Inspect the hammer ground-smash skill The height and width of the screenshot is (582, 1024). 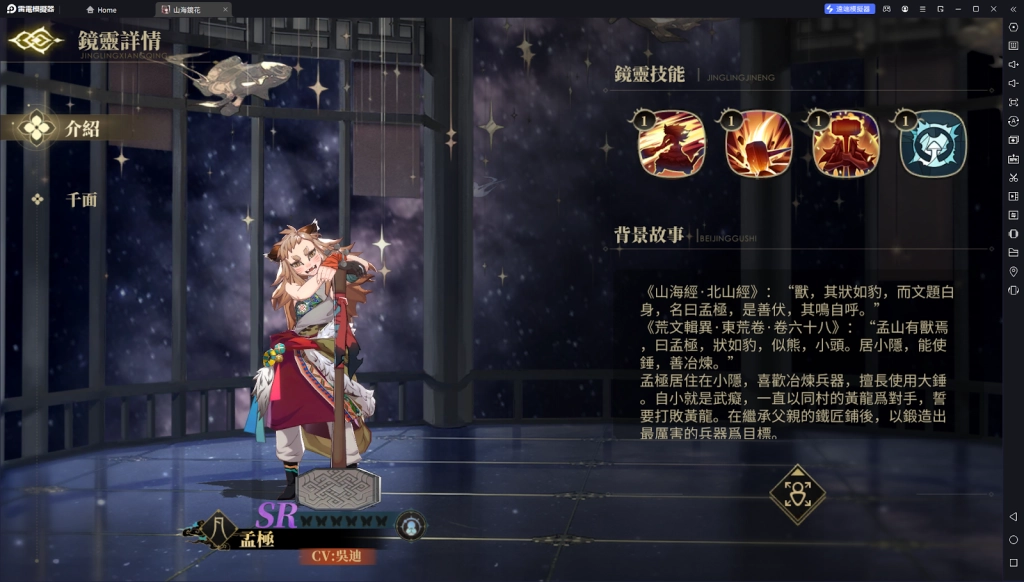(758, 145)
